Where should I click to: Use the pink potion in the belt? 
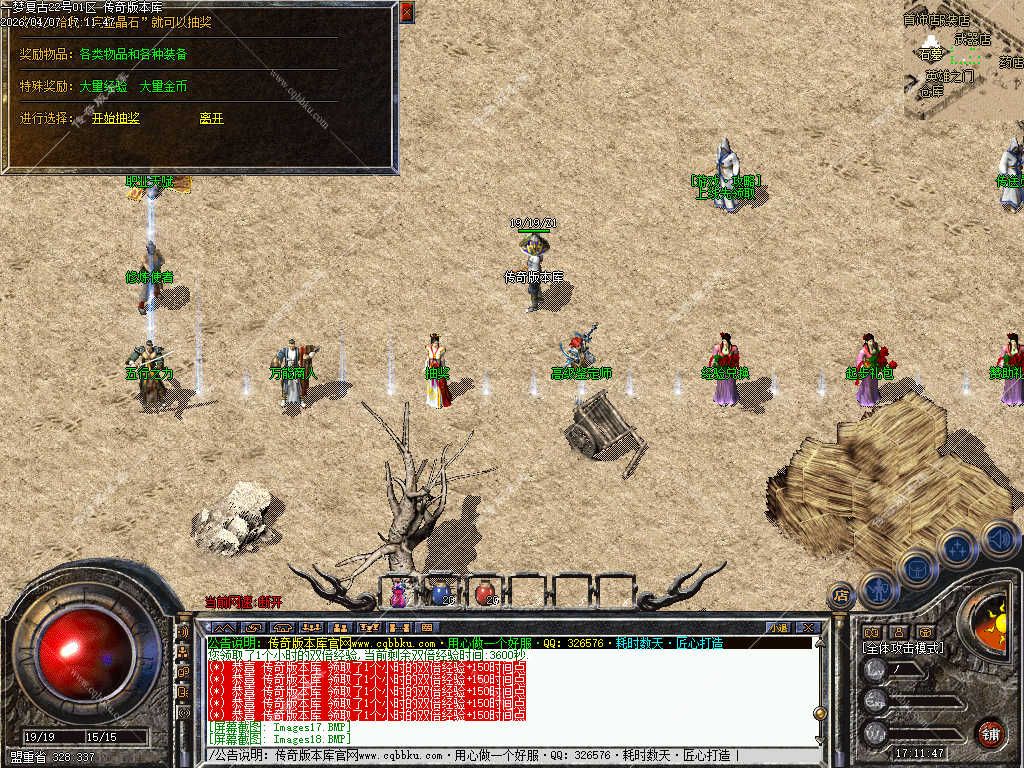click(x=399, y=593)
